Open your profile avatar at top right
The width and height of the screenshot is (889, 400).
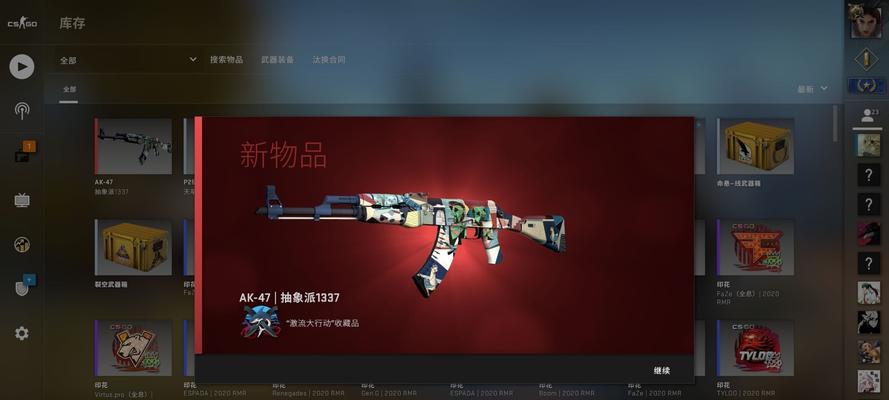tap(864, 21)
